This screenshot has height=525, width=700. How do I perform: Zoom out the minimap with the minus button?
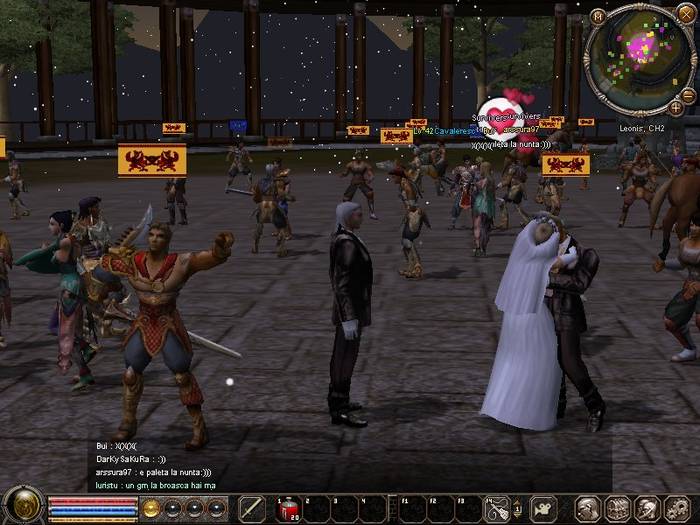click(688, 95)
